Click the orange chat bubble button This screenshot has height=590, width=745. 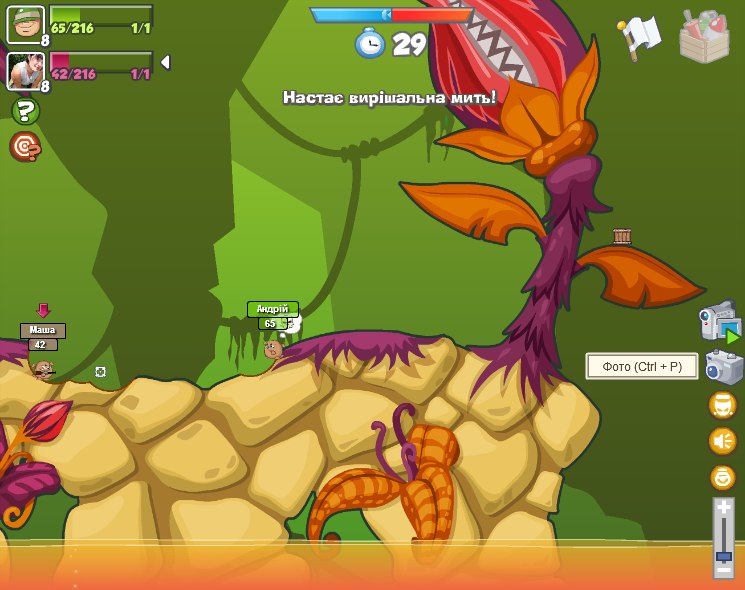722,405
